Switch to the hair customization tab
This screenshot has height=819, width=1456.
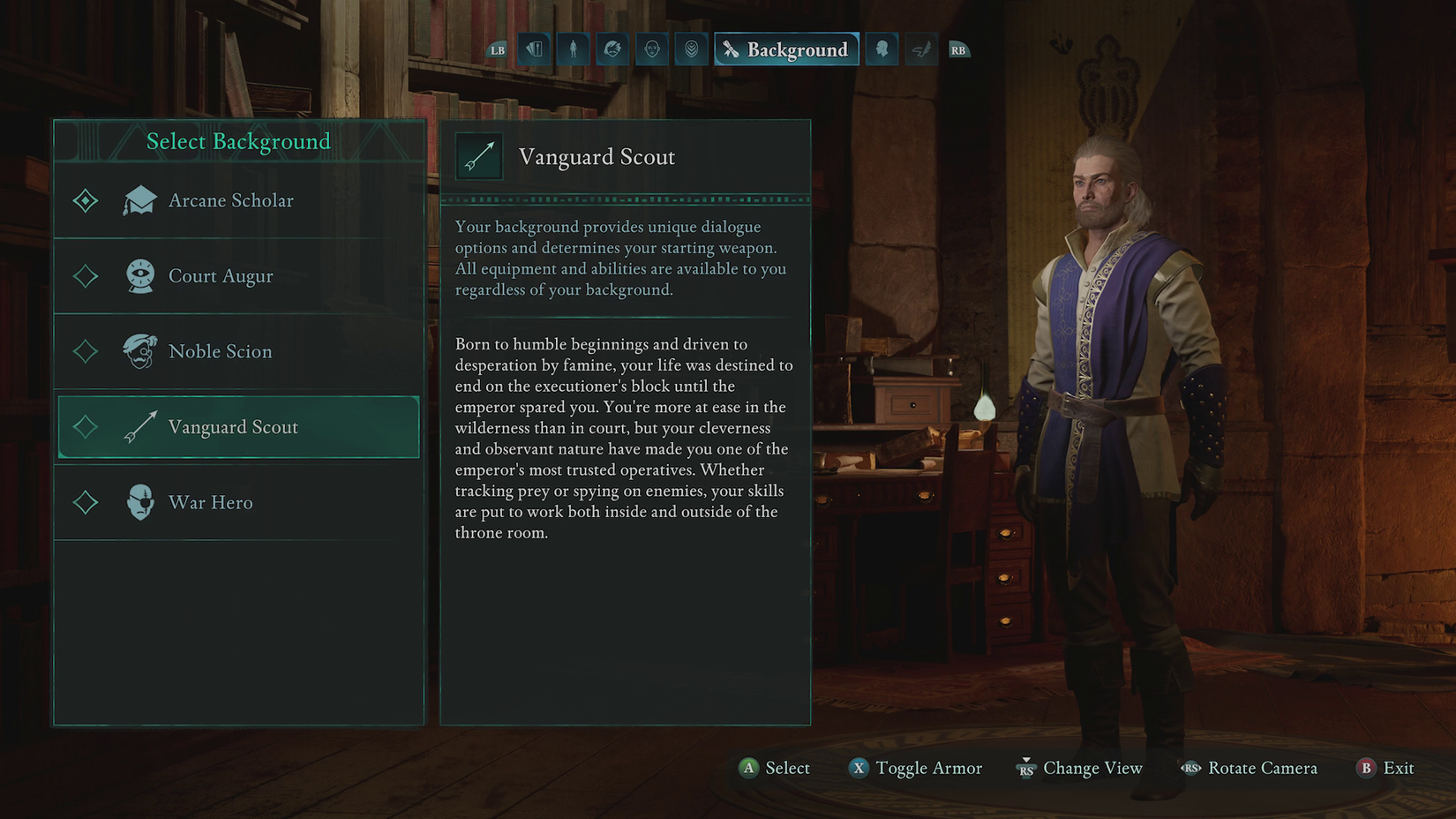(612, 49)
